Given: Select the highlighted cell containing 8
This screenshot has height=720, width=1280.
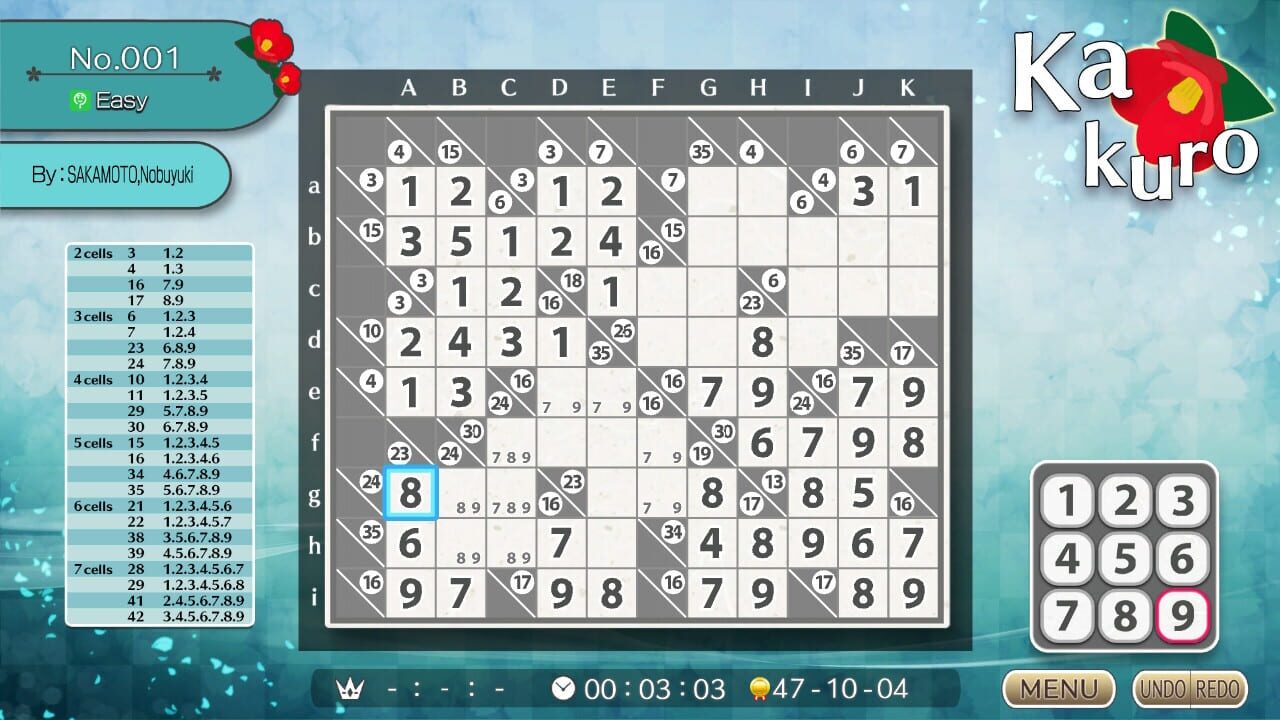Looking at the screenshot, I should tap(409, 494).
